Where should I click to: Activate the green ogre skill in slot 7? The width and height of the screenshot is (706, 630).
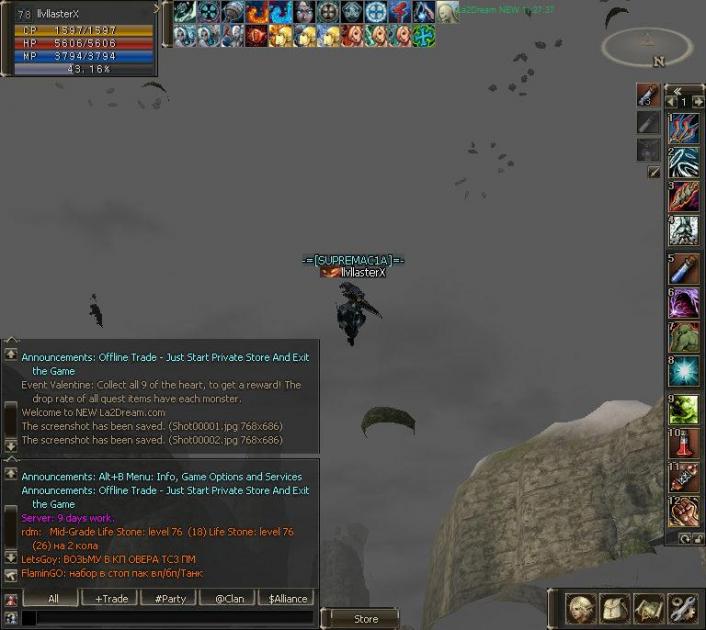683,337
